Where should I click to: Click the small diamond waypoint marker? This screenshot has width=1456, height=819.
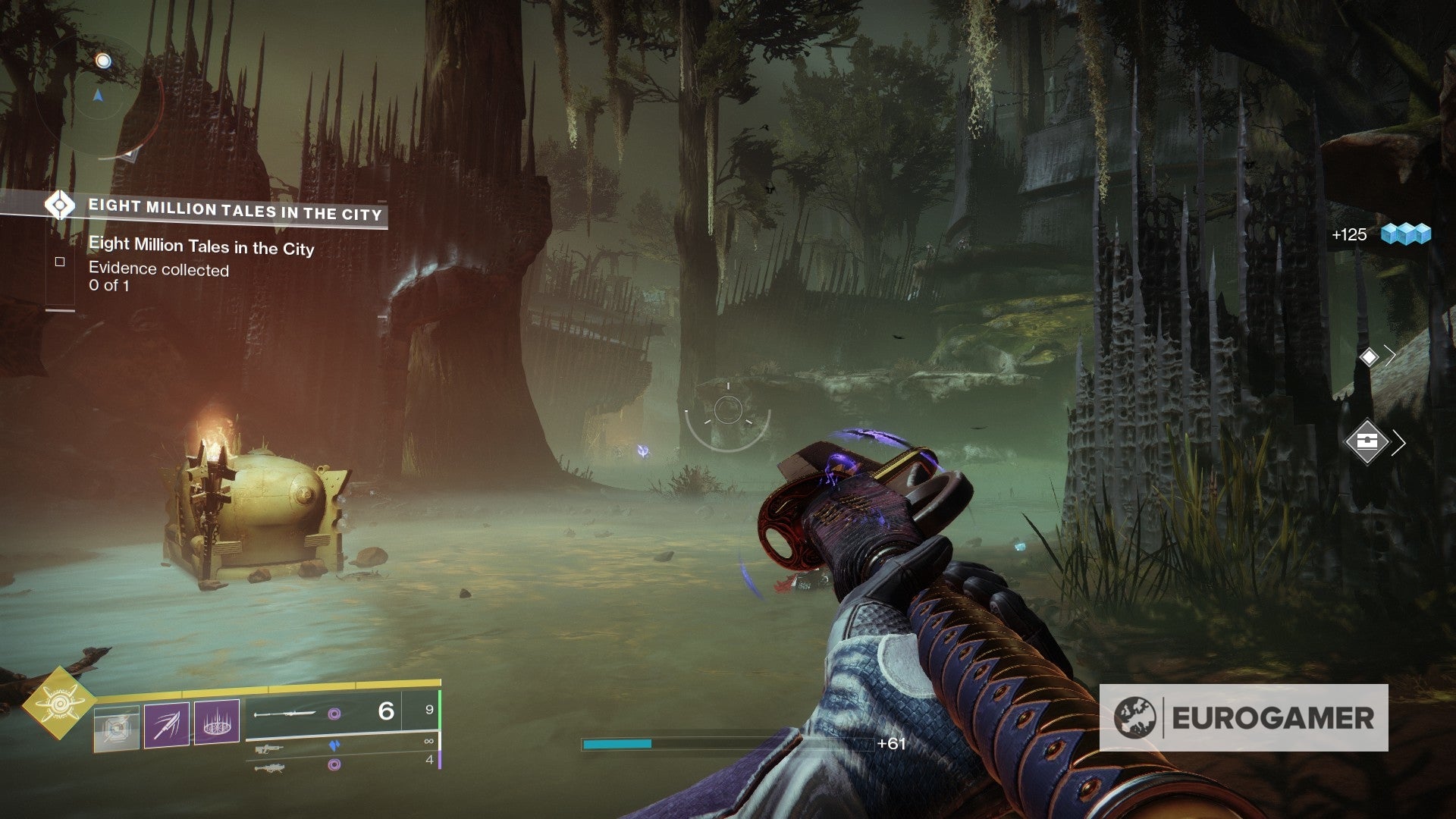(1369, 356)
